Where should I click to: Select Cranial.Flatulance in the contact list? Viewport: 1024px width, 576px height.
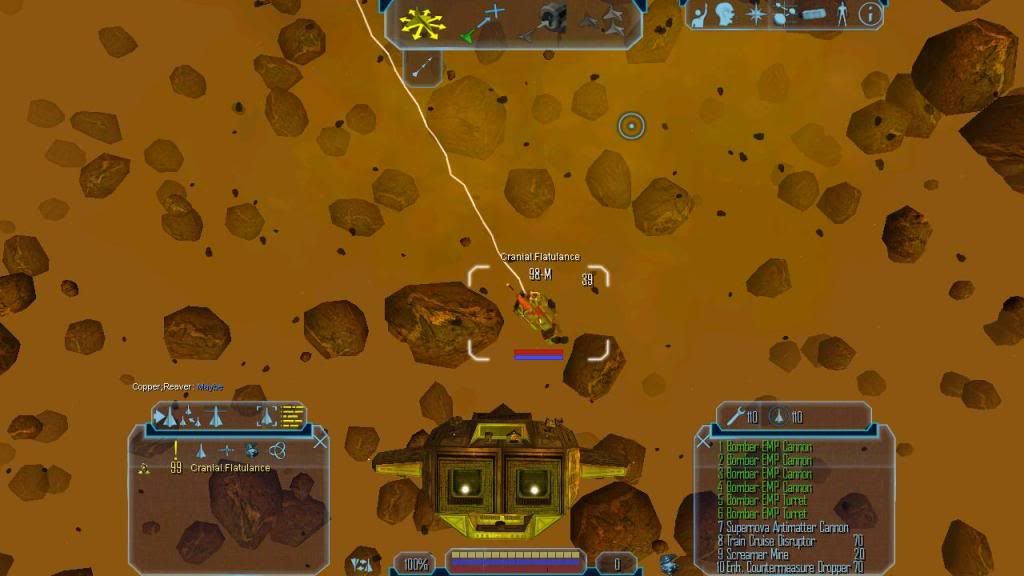click(x=230, y=468)
